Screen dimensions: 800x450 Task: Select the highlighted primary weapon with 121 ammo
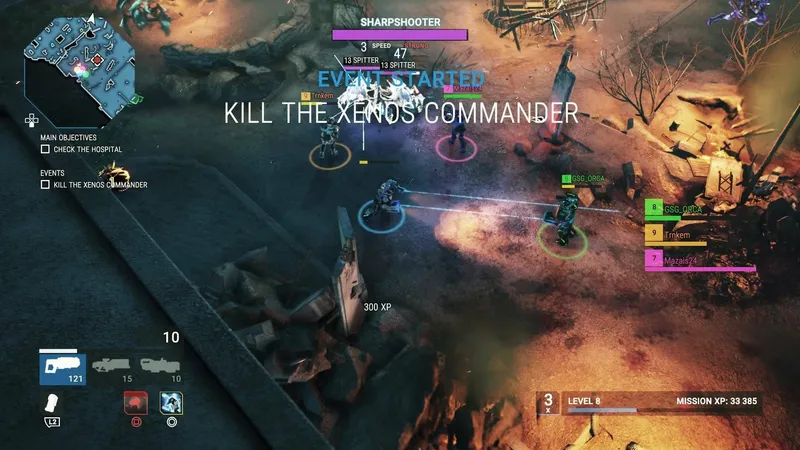click(x=62, y=366)
